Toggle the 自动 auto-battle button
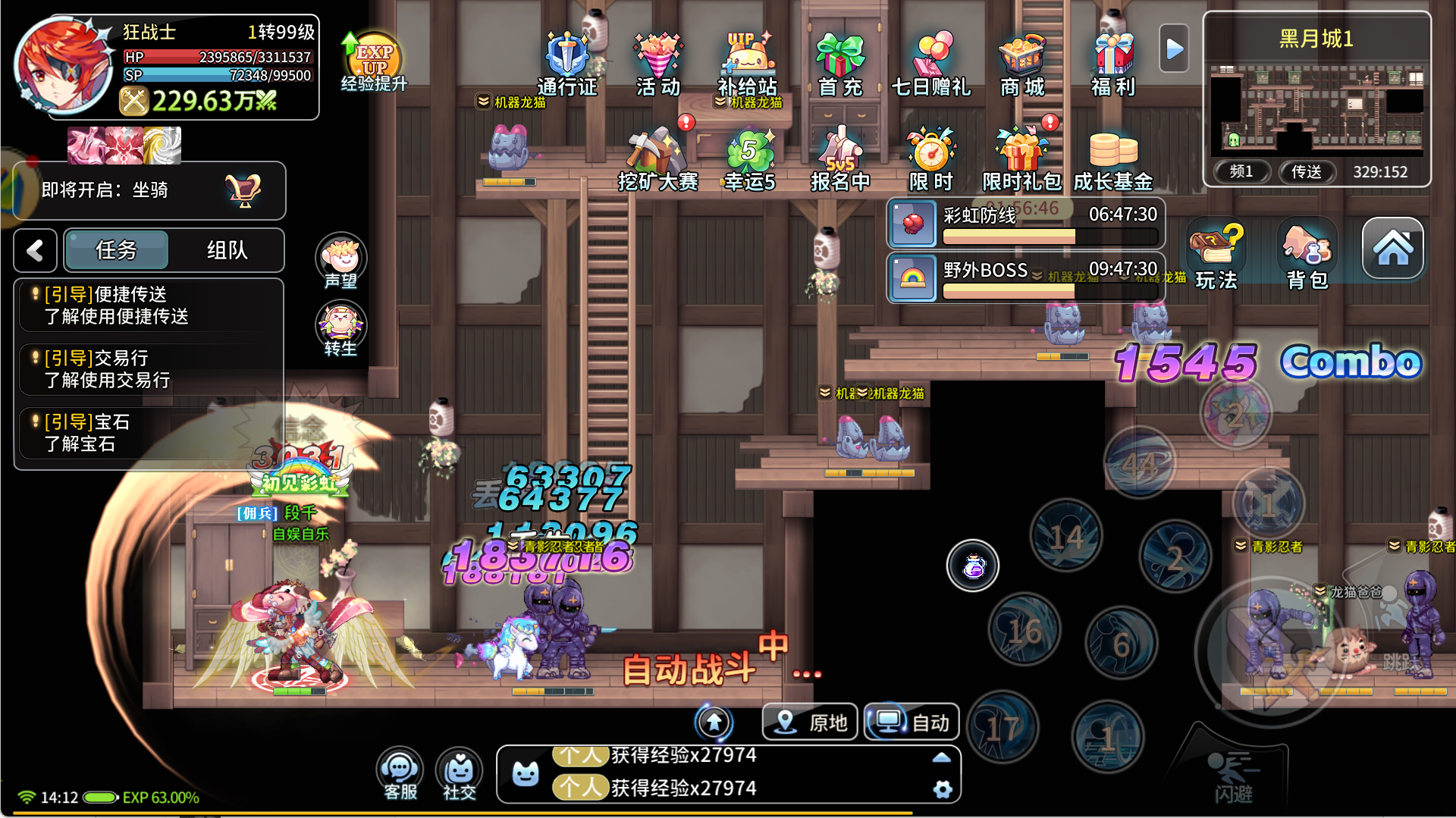Screen dimensions: 1456x818 (x=912, y=722)
